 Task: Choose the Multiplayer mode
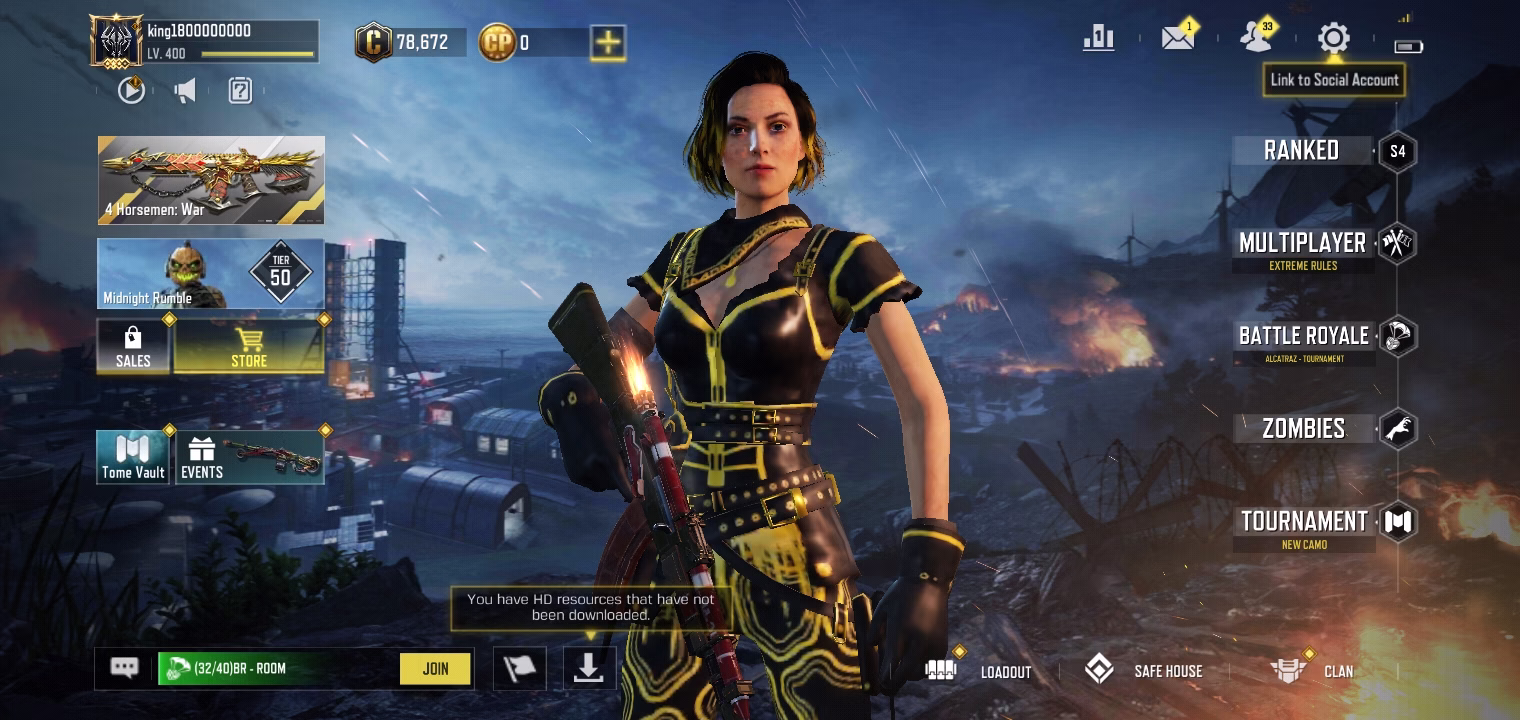click(1302, 244)
